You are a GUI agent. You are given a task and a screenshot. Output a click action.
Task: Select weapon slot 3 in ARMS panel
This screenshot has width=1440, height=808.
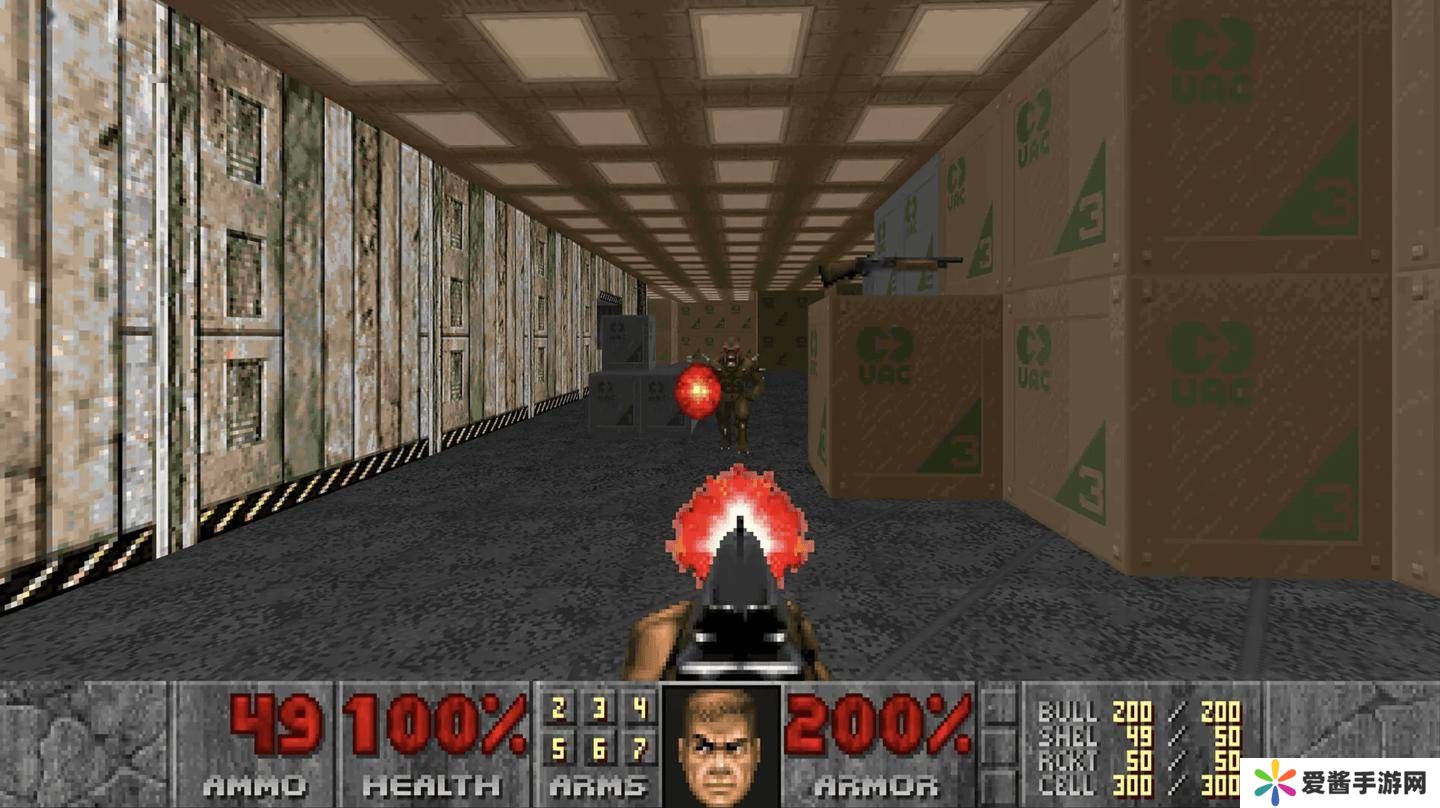(x=599, y=709)
